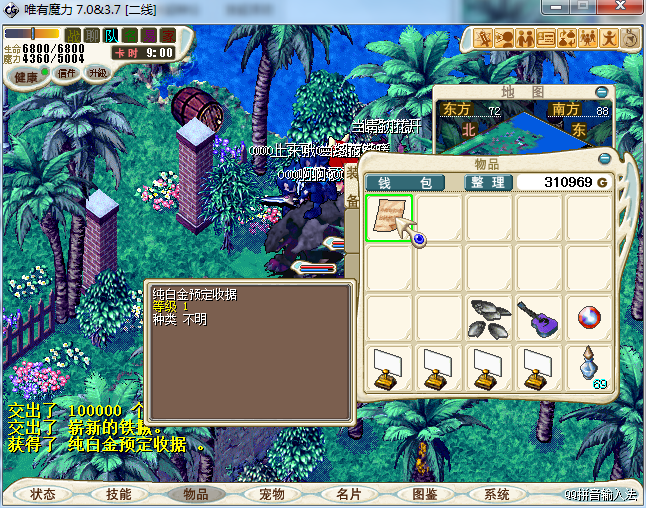Select the grey stone pile item
Screen dimensions: 646x508
(489, 318)
